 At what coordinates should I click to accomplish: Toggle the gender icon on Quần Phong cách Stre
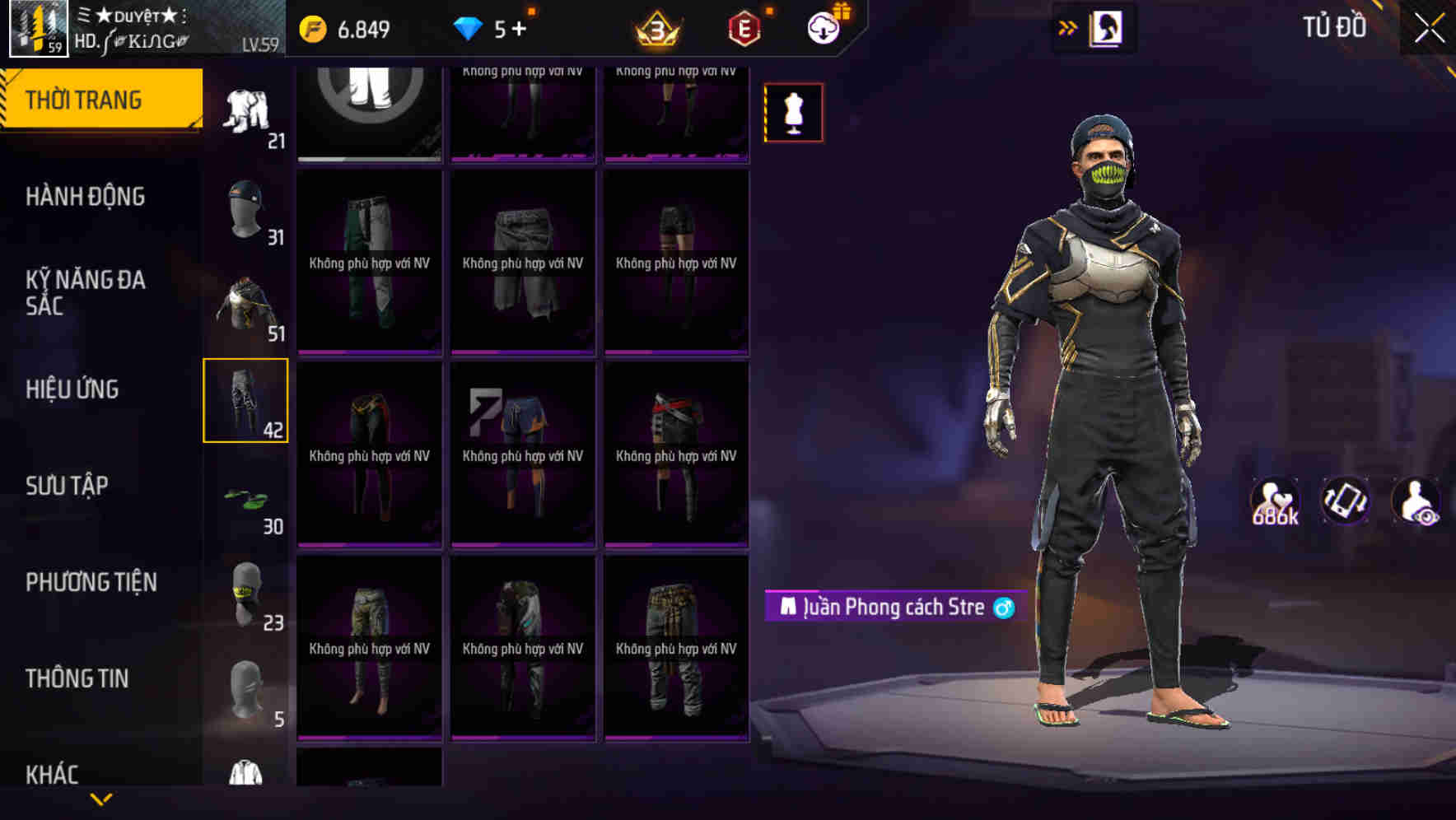(1002, 608)
